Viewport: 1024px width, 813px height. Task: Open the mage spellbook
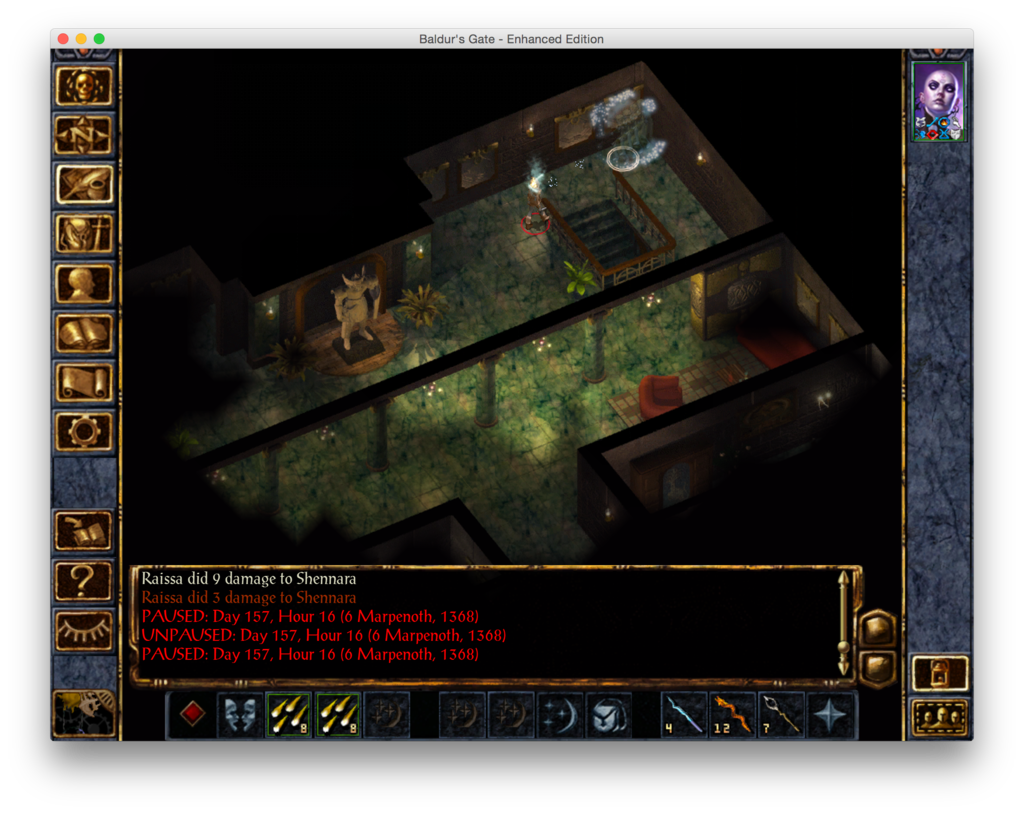(85, 332)
